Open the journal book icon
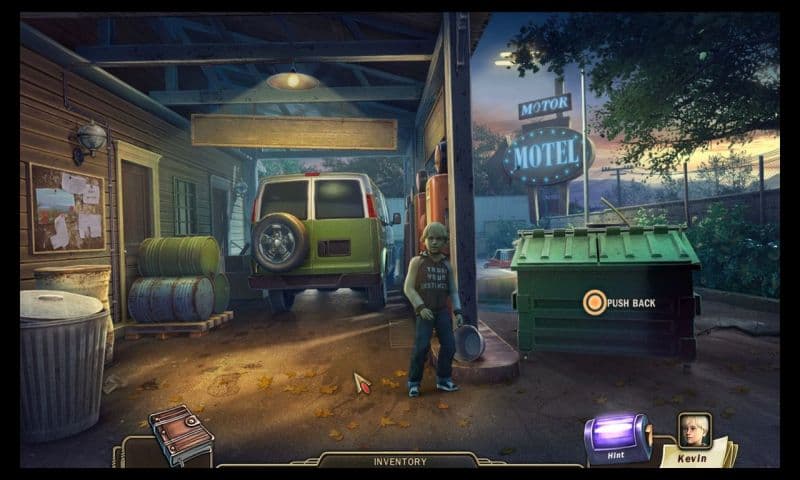 181,436
